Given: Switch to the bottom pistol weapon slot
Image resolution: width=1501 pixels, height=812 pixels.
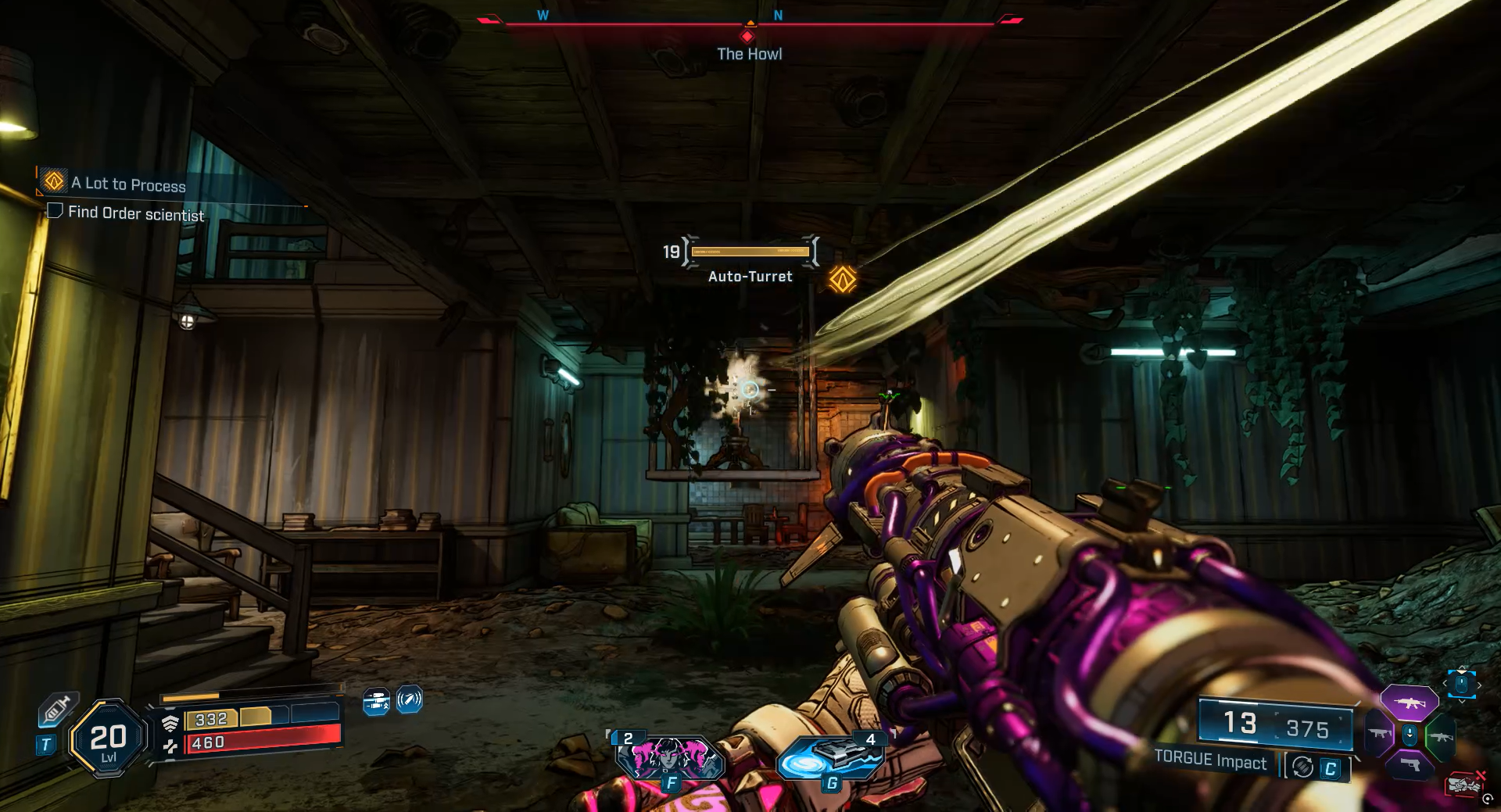Looking at the screenshot, I should 1410,764.
